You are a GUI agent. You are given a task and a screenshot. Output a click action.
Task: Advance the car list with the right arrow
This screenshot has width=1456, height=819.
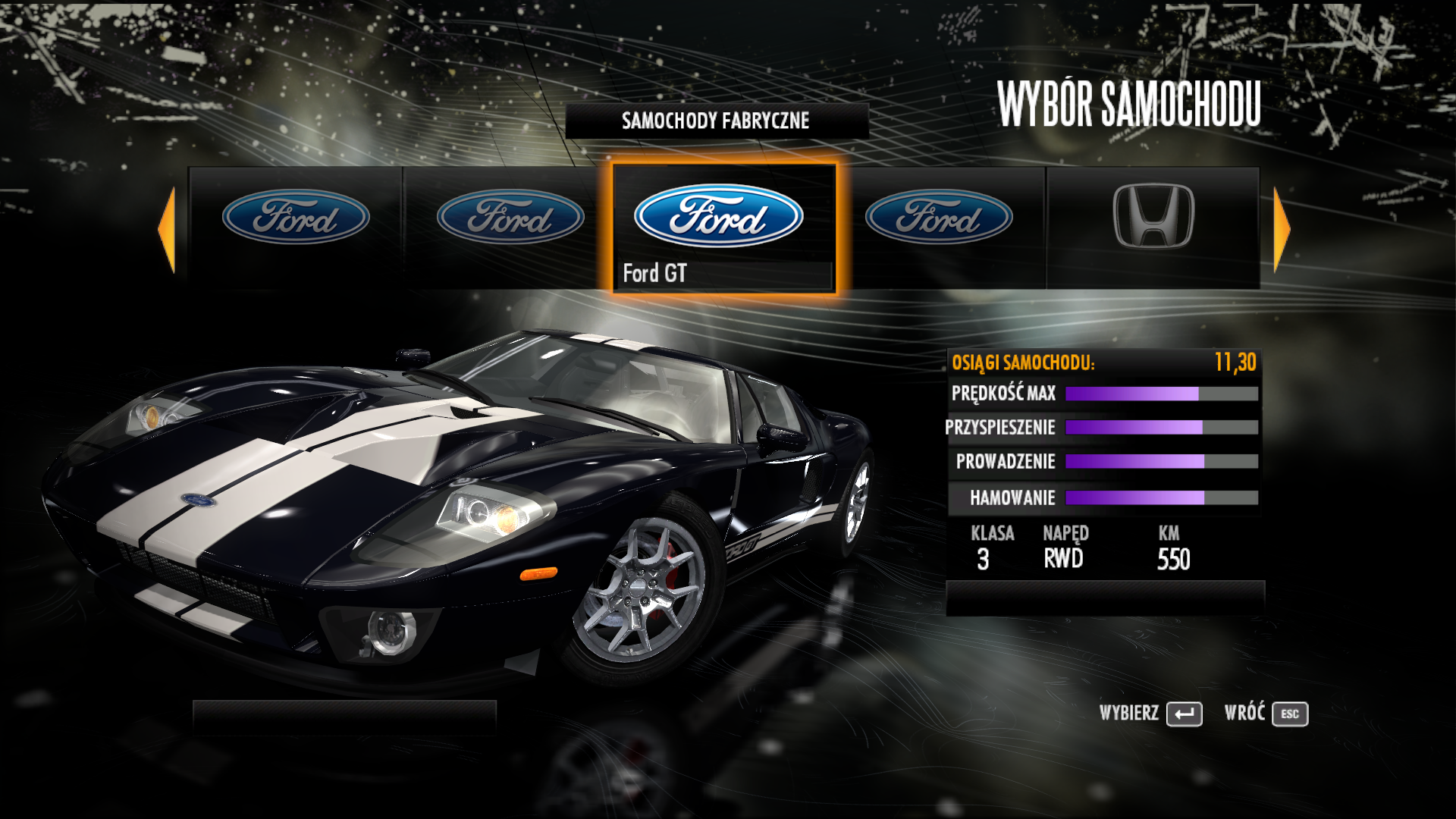point(1281,229)
